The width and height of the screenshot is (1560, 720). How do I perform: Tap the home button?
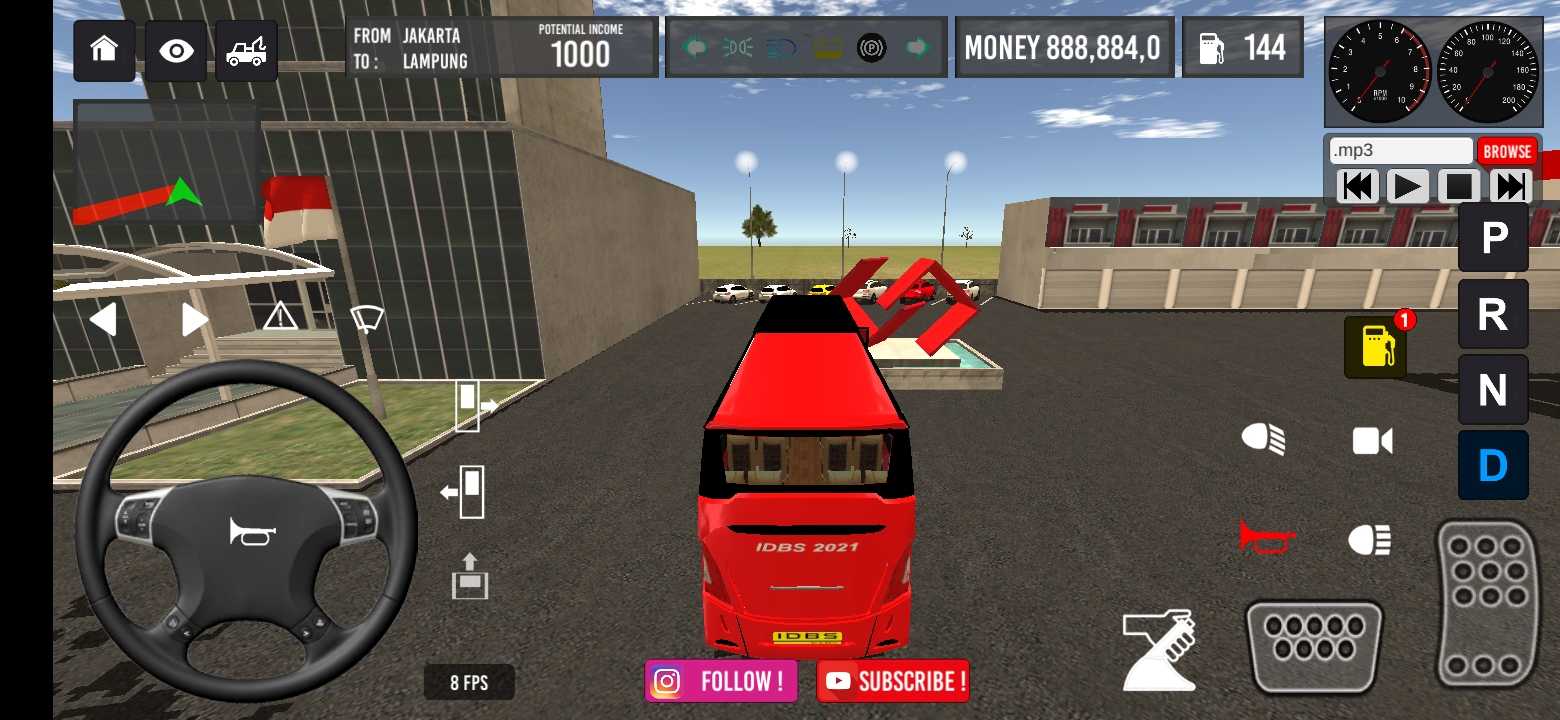tap(104, 50)
